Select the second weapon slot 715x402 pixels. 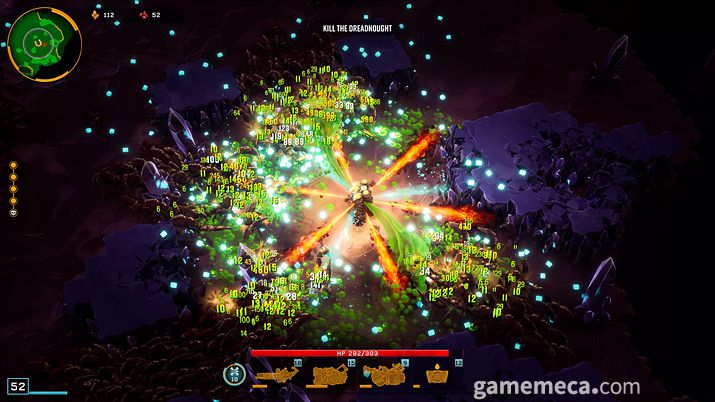click(x=329, y=376)
